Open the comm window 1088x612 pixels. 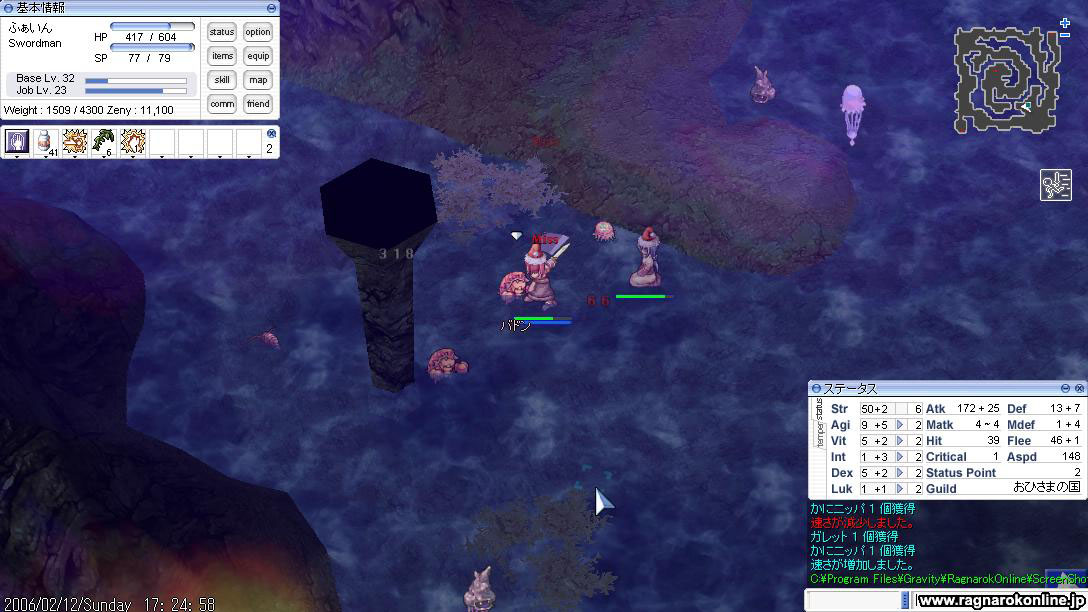pyautogui.click(x=222, y=104)
